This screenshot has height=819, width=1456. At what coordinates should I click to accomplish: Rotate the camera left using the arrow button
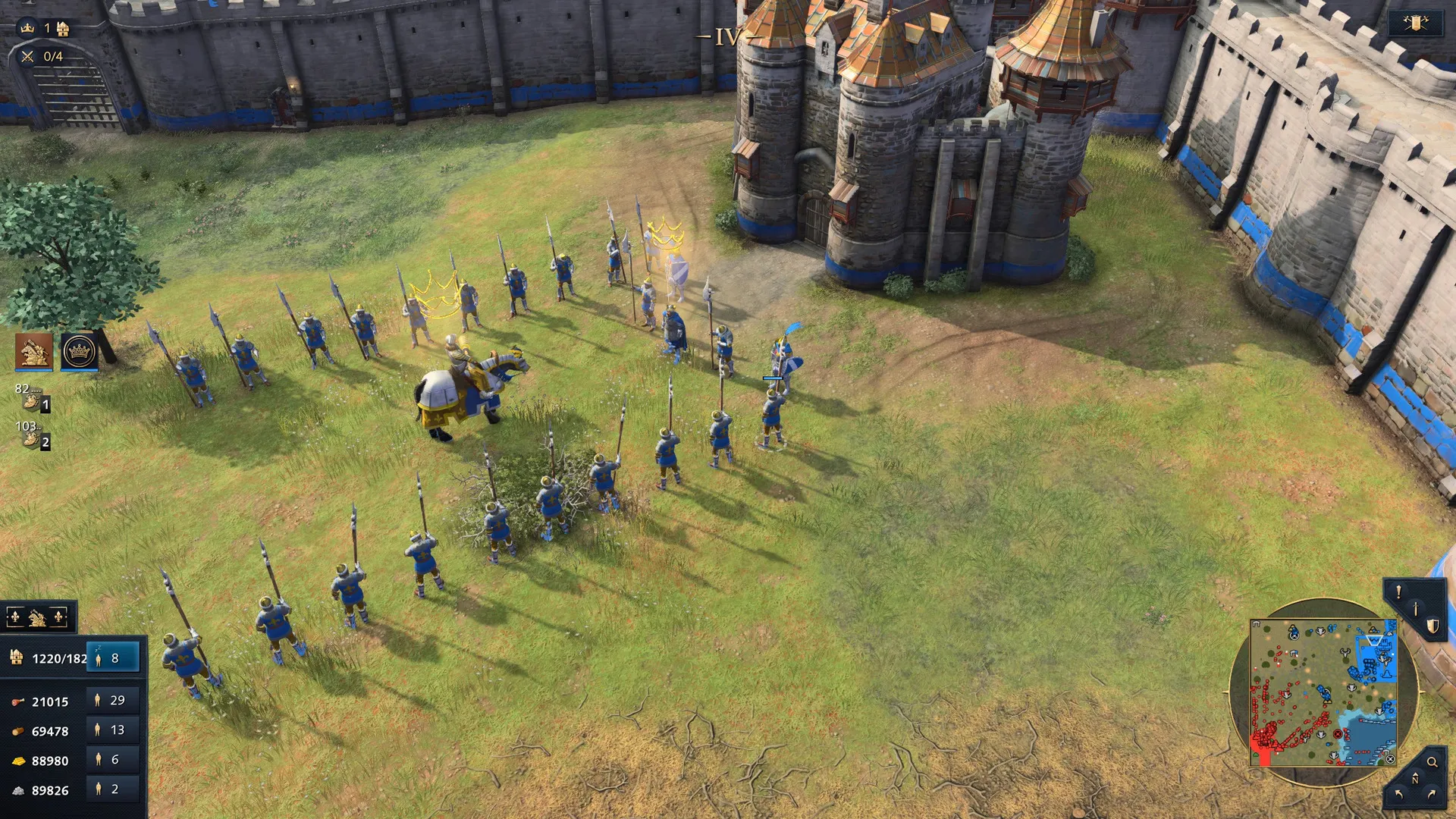click(1399, 794)
